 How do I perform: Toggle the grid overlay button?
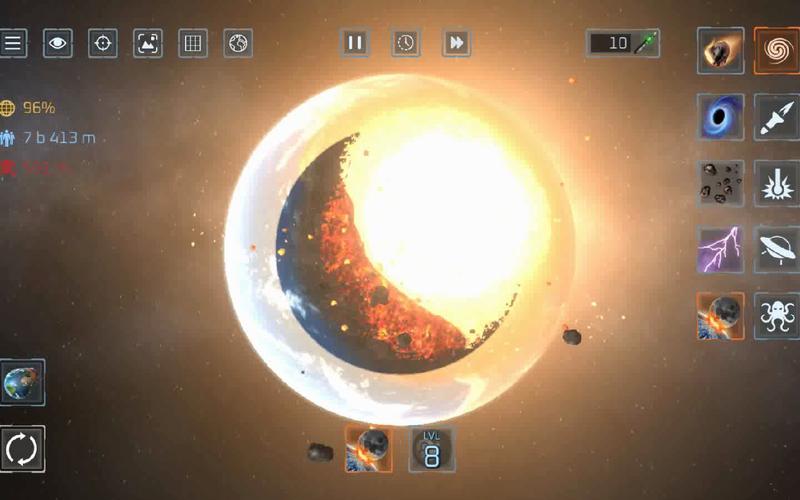193,43
